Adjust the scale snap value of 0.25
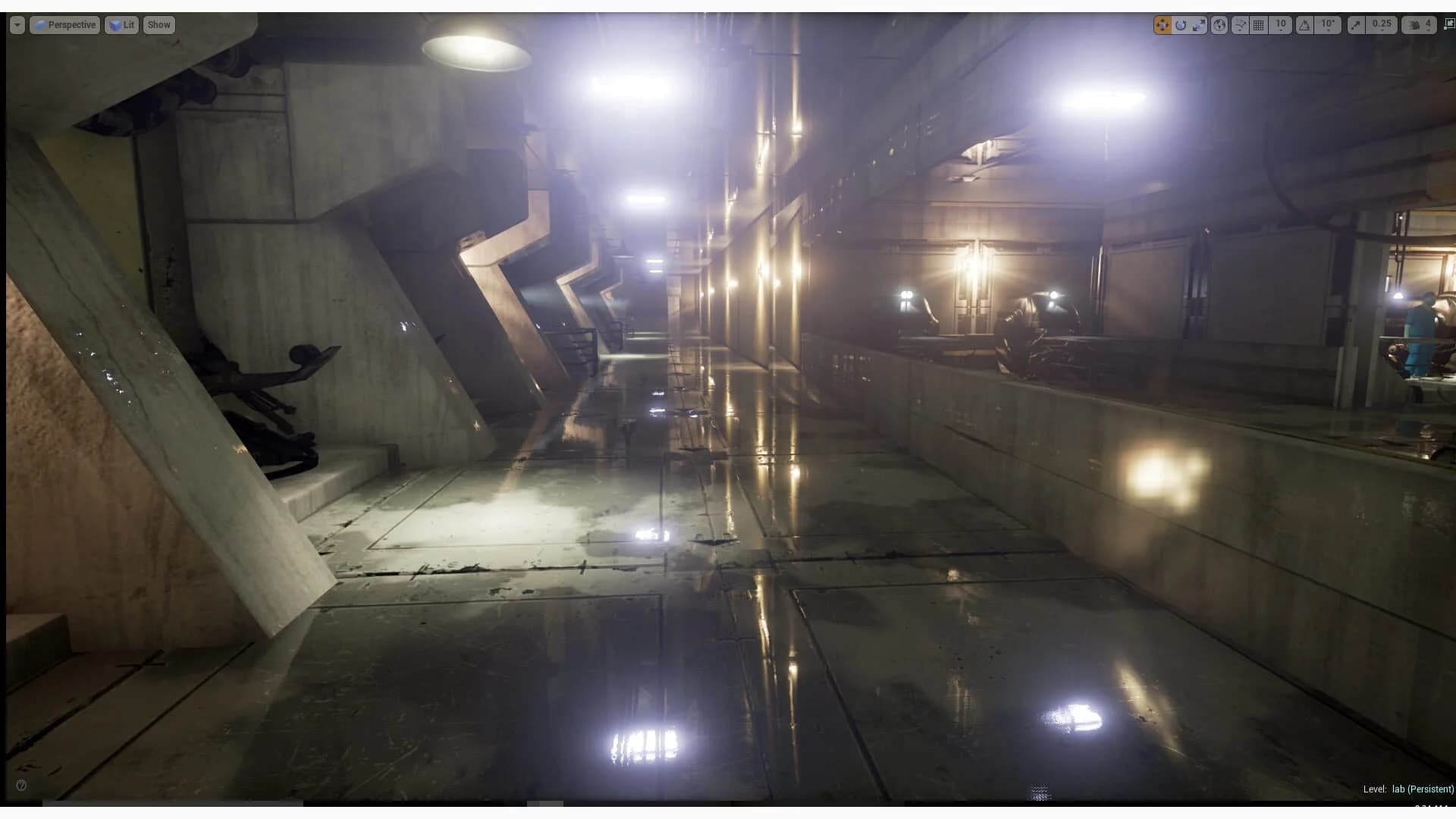This screenshot has width=1456, height=819. pos(1382,24)
